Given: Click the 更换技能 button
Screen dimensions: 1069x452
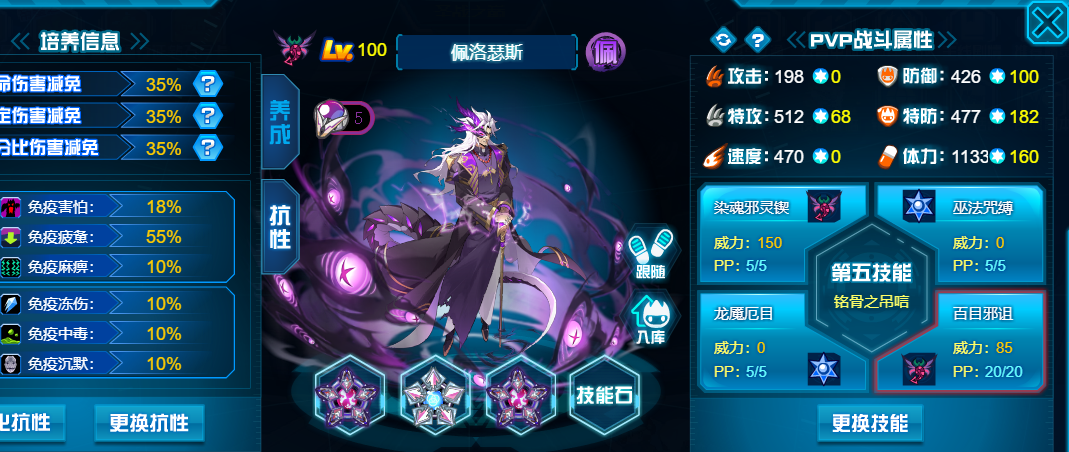Looking at the screenshot, I should pyautogui.click(x=870, y=423).
